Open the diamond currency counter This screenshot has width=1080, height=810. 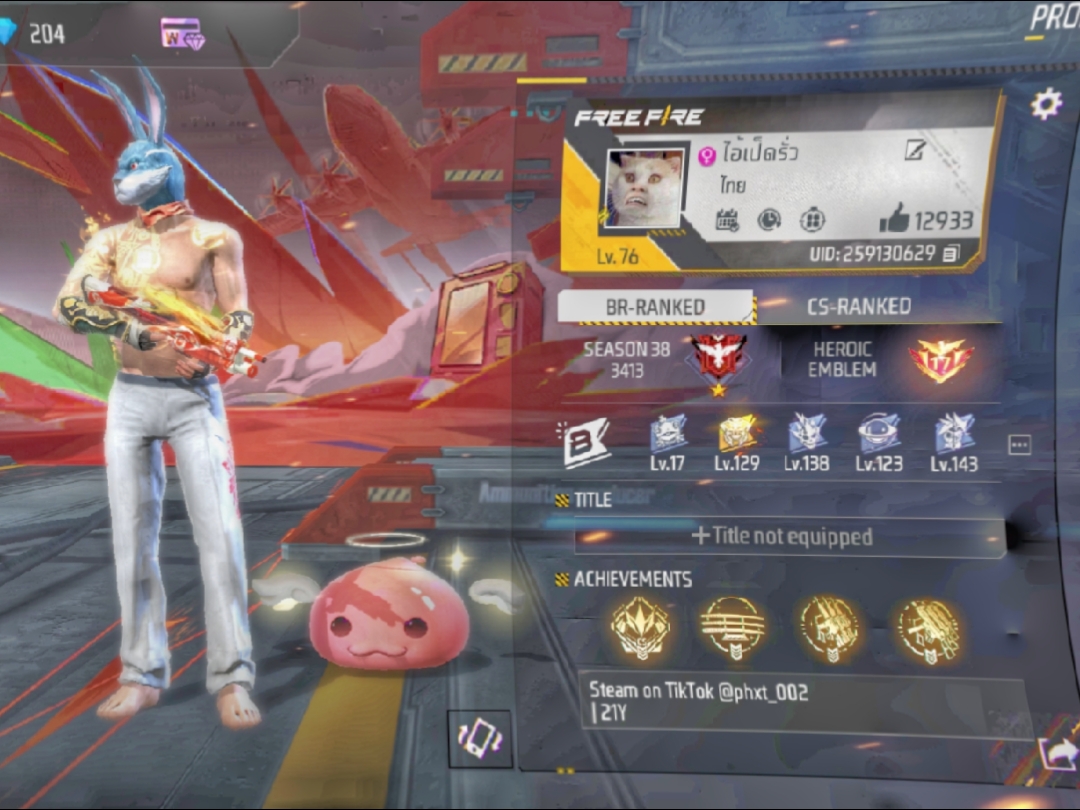[36, 33]
